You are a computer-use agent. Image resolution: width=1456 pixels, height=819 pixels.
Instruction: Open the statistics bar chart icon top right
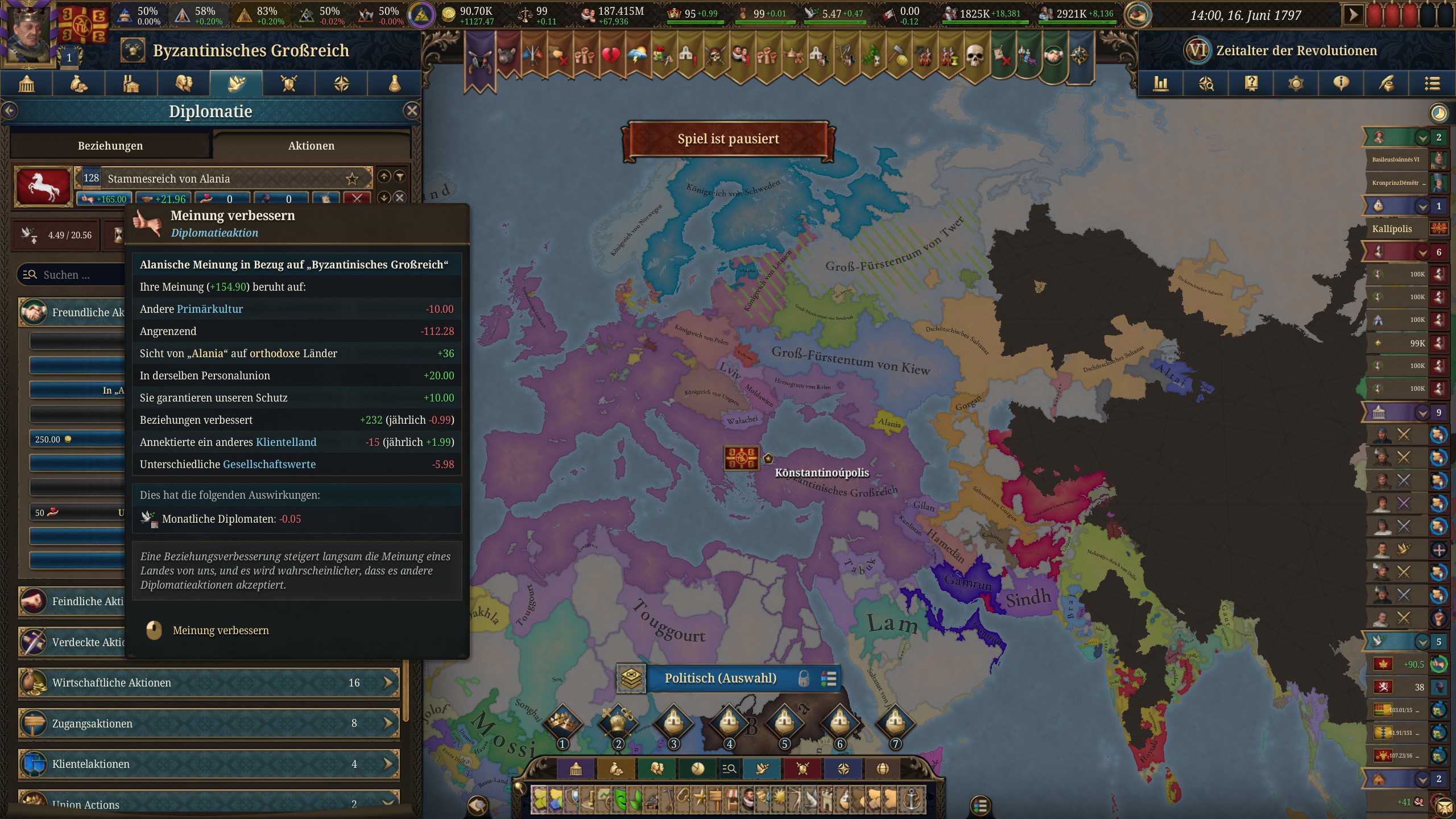click(x=1160, y=84)
